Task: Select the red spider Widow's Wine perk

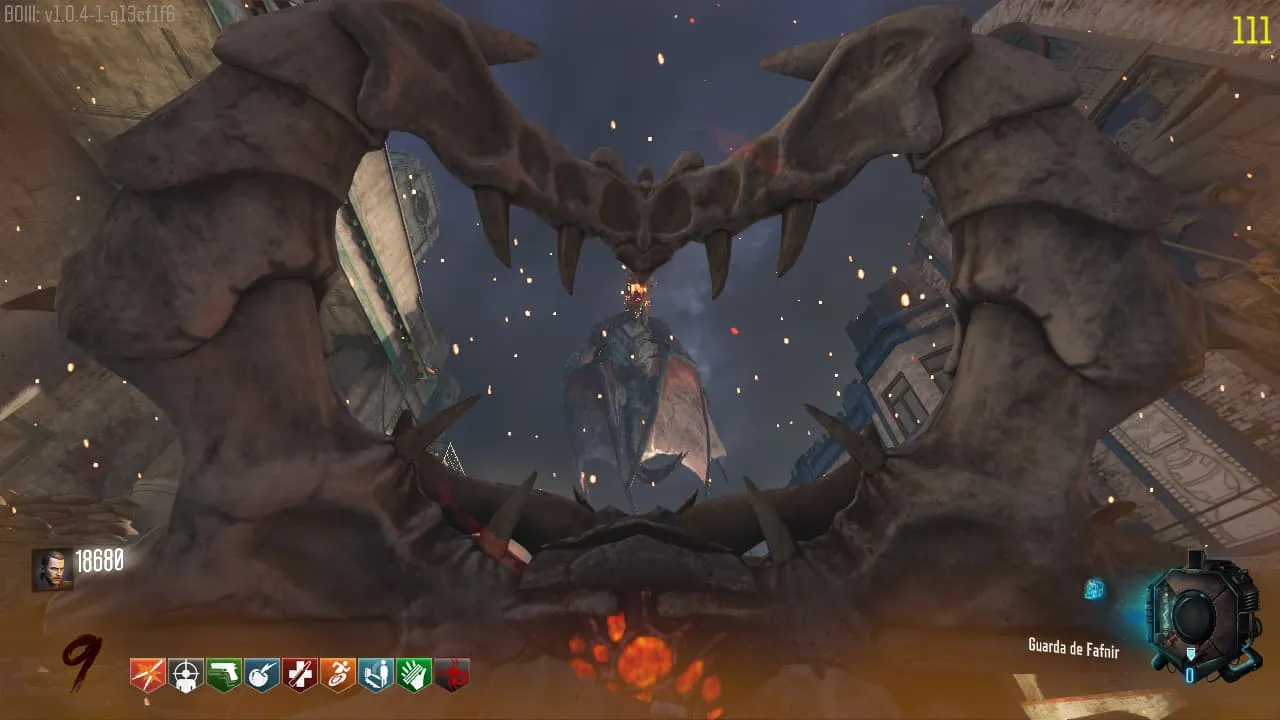Action: click(x=452, y=675)
